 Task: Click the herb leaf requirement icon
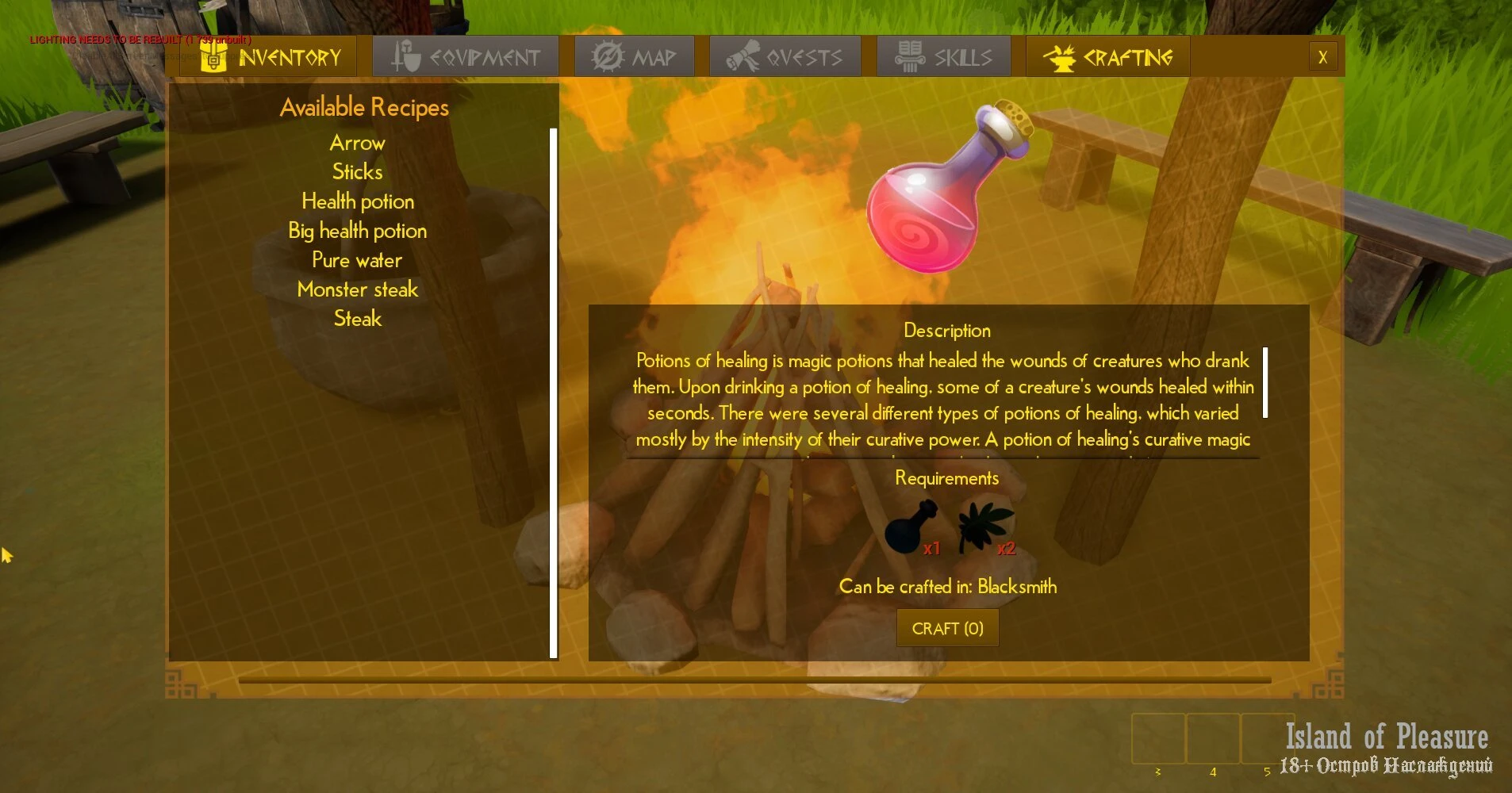pyautogui.click(x=984, y=527)
